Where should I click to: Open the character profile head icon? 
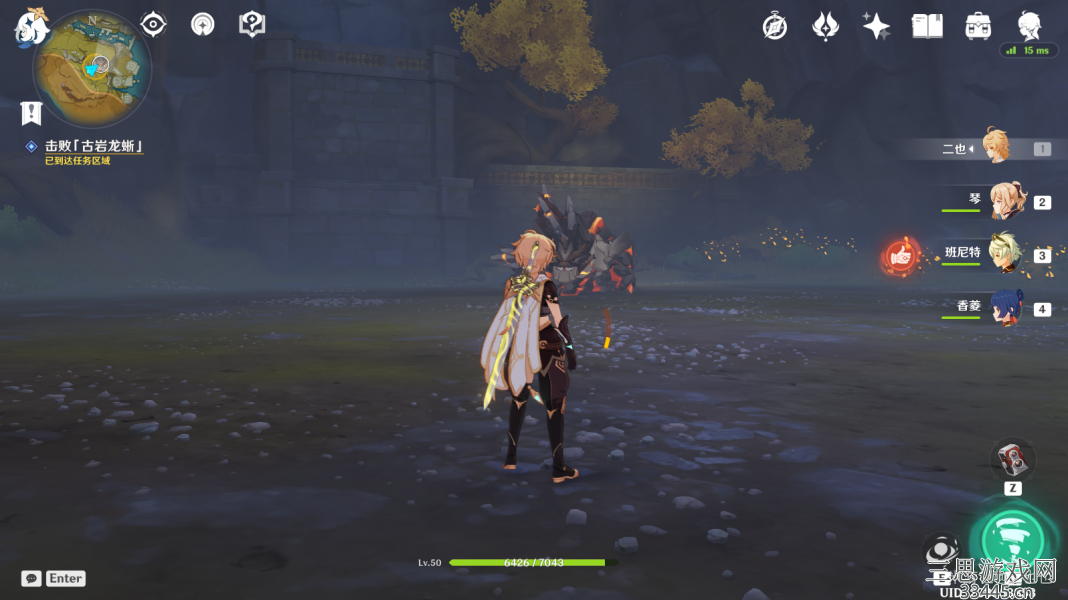(1029, 25)
